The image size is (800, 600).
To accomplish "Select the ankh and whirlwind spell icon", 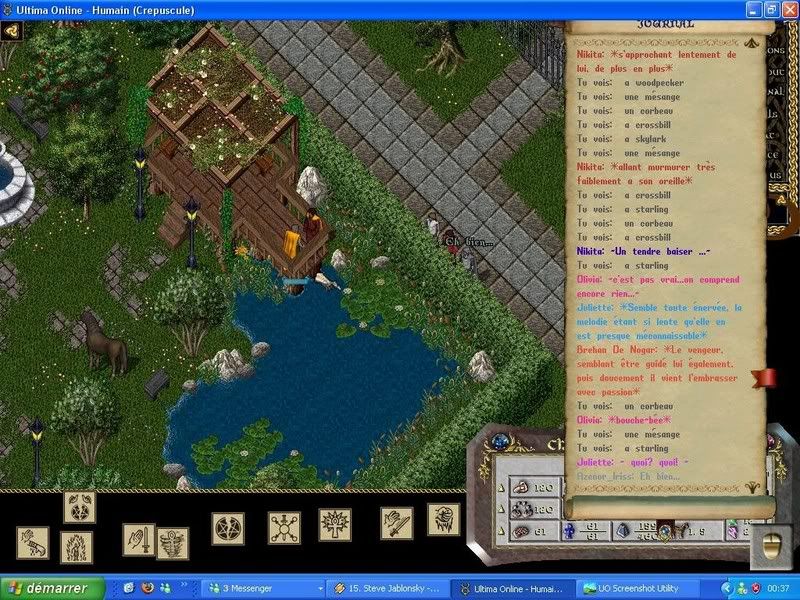I will tap(171, 541).
